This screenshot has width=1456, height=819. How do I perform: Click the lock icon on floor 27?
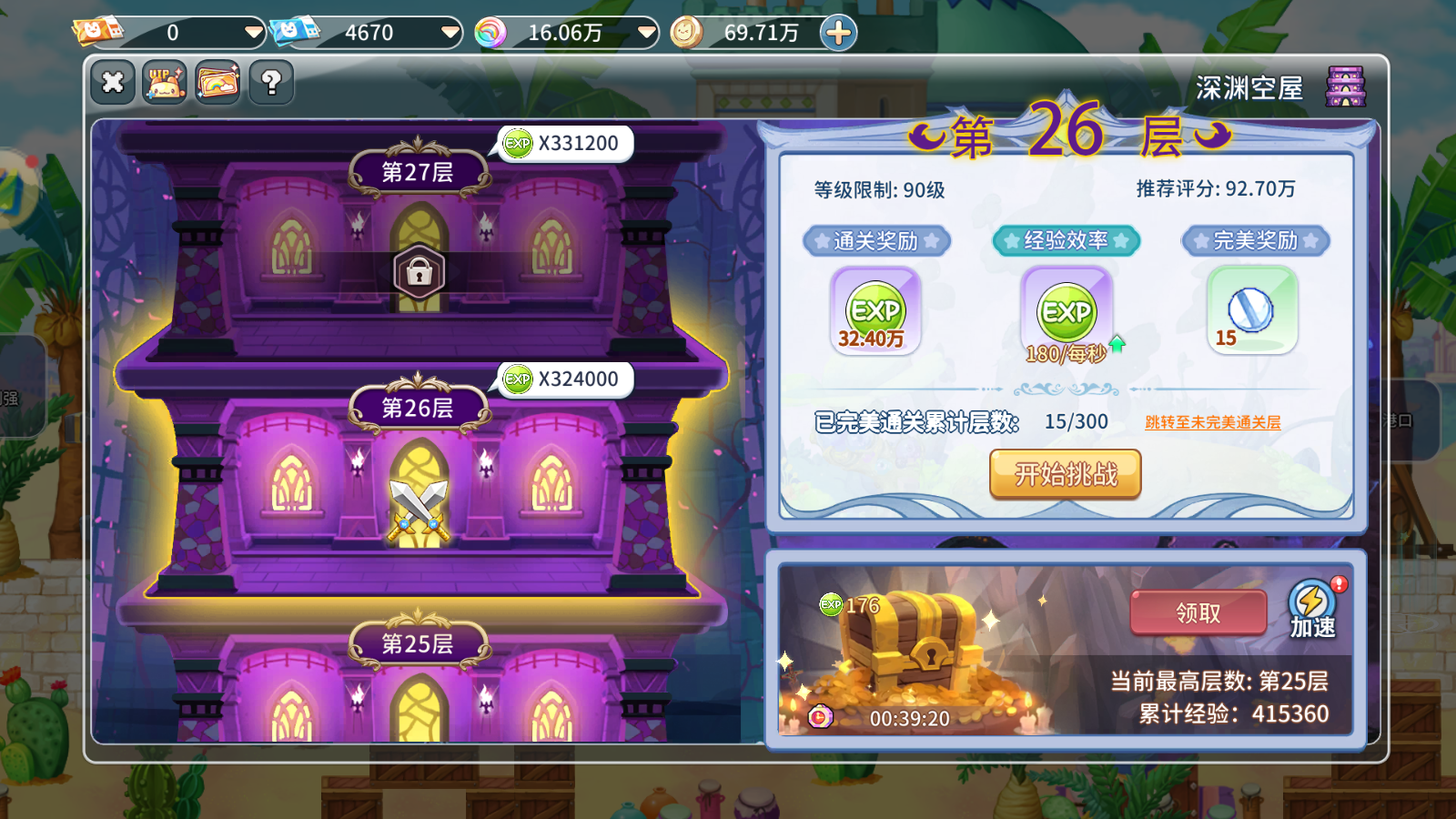point(418,272)
